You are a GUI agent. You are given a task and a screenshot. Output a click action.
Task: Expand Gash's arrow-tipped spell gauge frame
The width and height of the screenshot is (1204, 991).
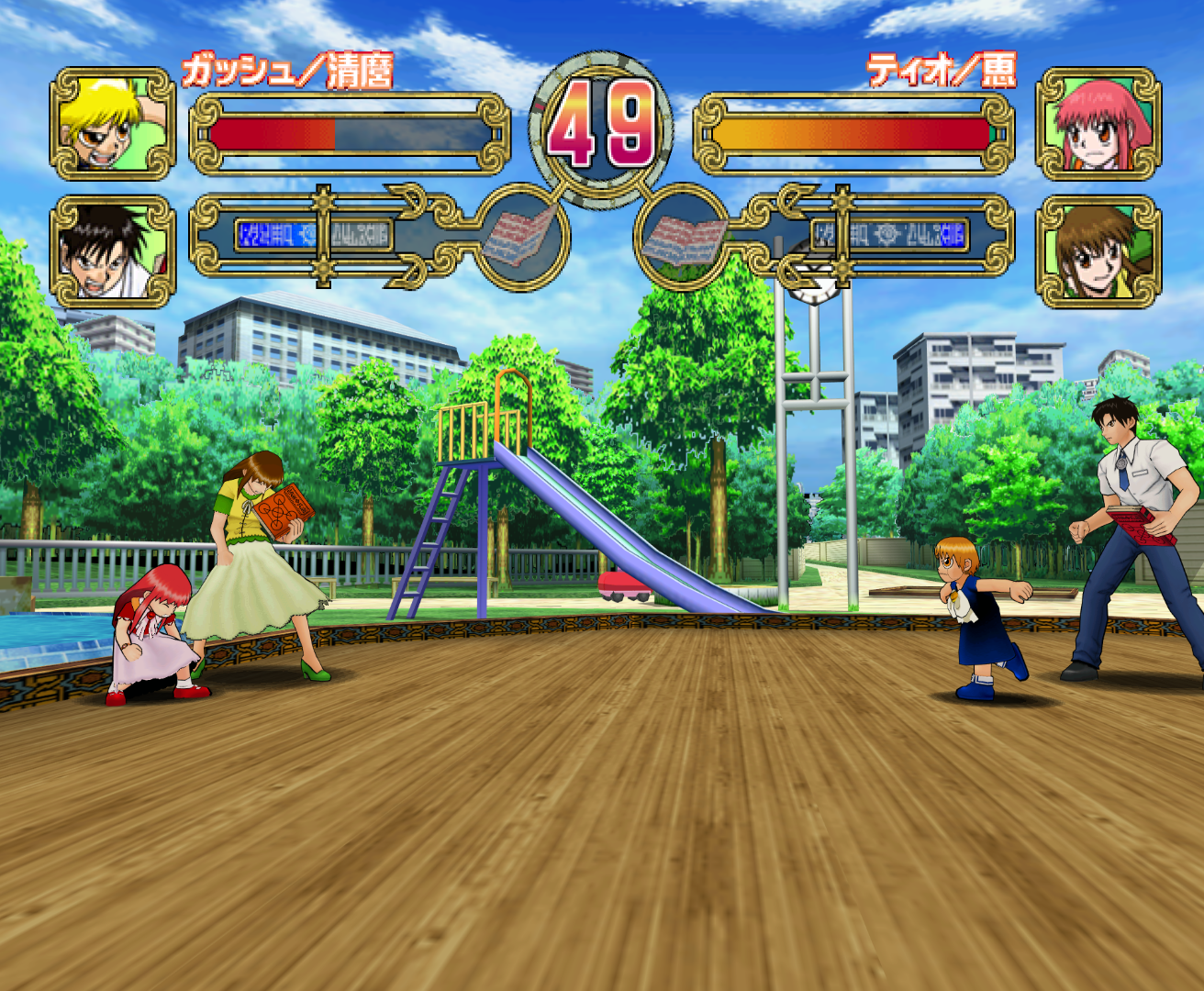pyautogui.click(x=422, y=234)
